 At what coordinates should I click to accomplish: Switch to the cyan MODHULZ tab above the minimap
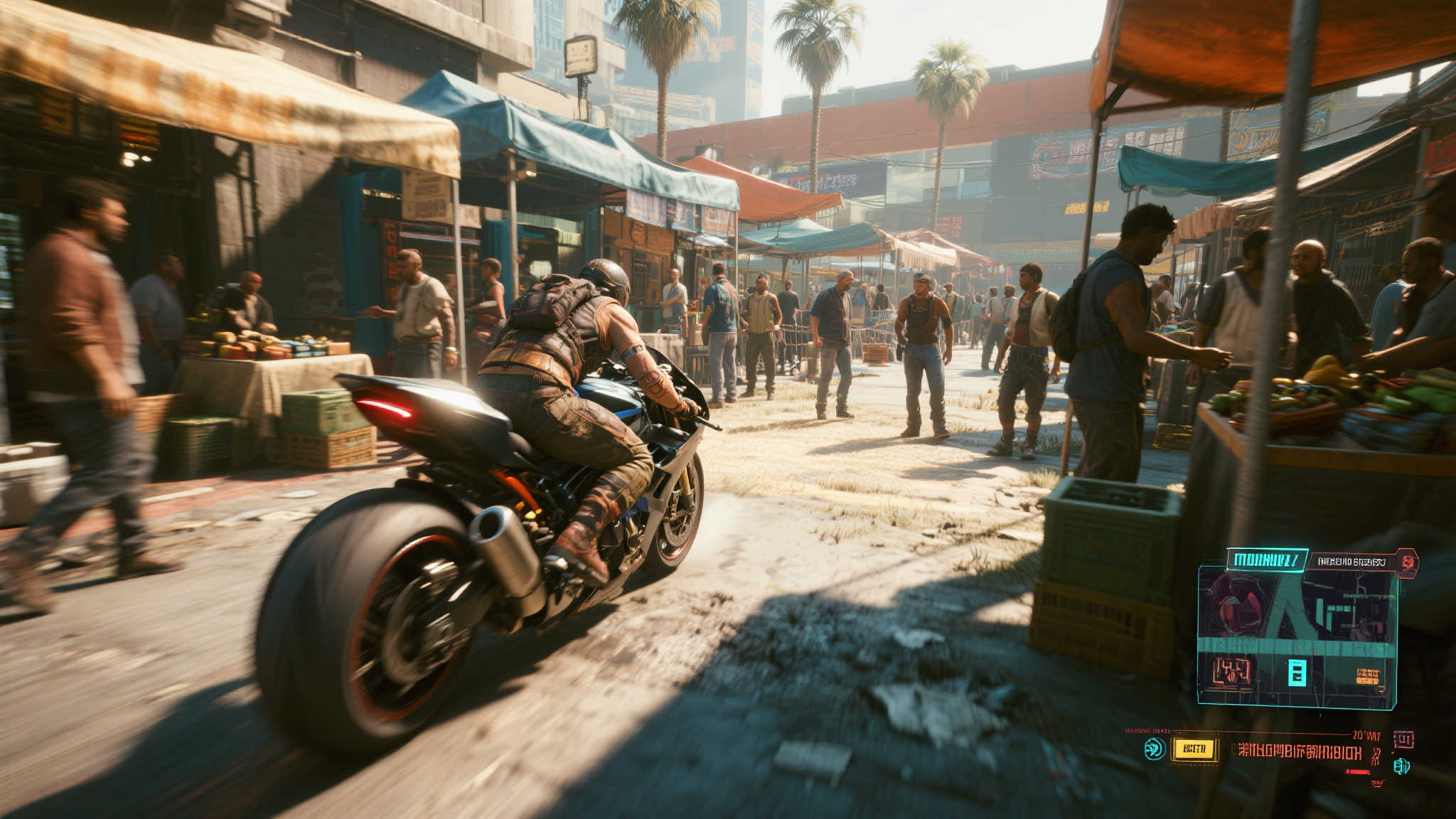click(1268, 560)
